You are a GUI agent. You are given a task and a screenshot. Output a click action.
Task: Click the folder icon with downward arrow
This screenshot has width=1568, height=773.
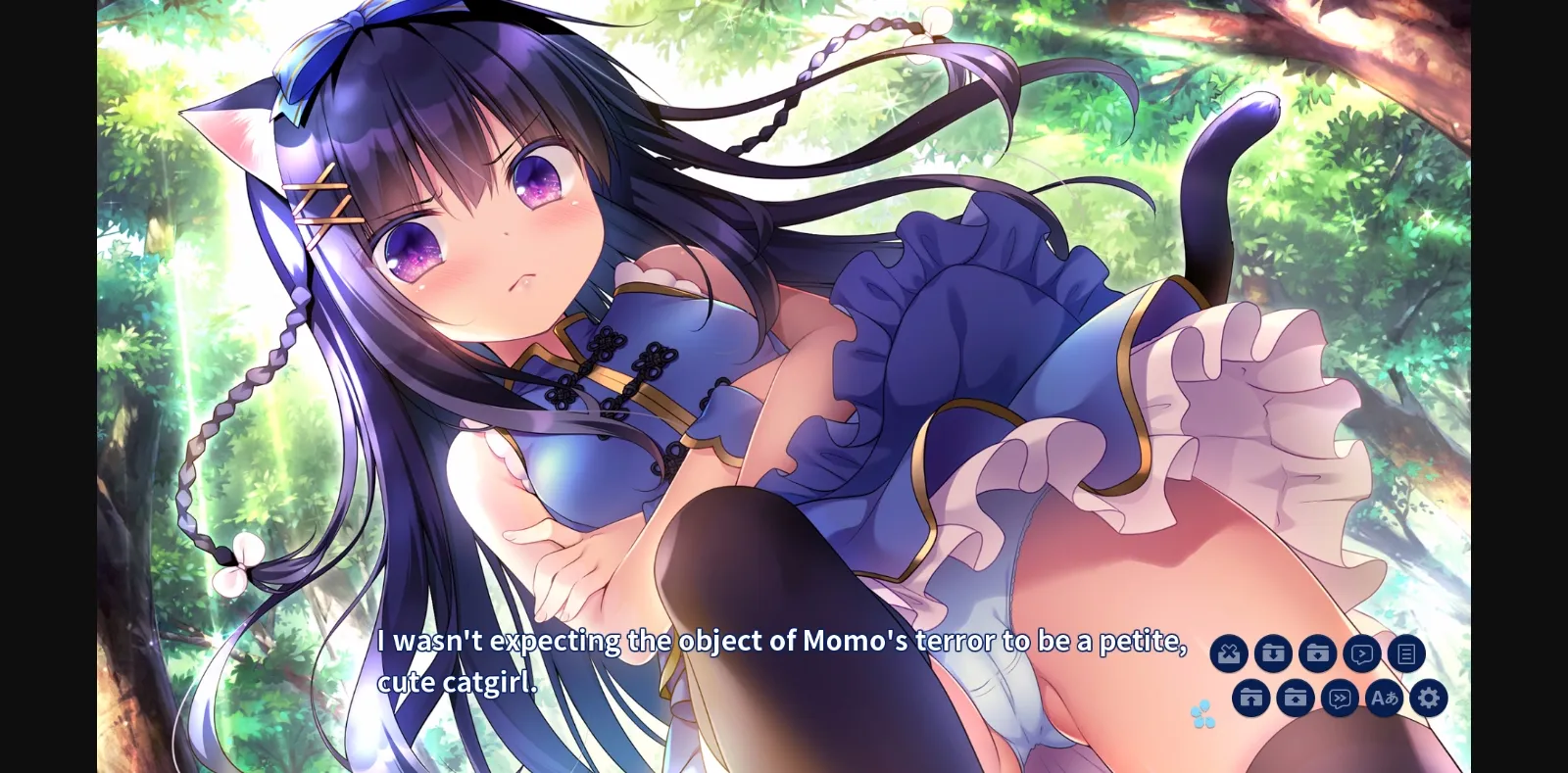click(1273, 652)
